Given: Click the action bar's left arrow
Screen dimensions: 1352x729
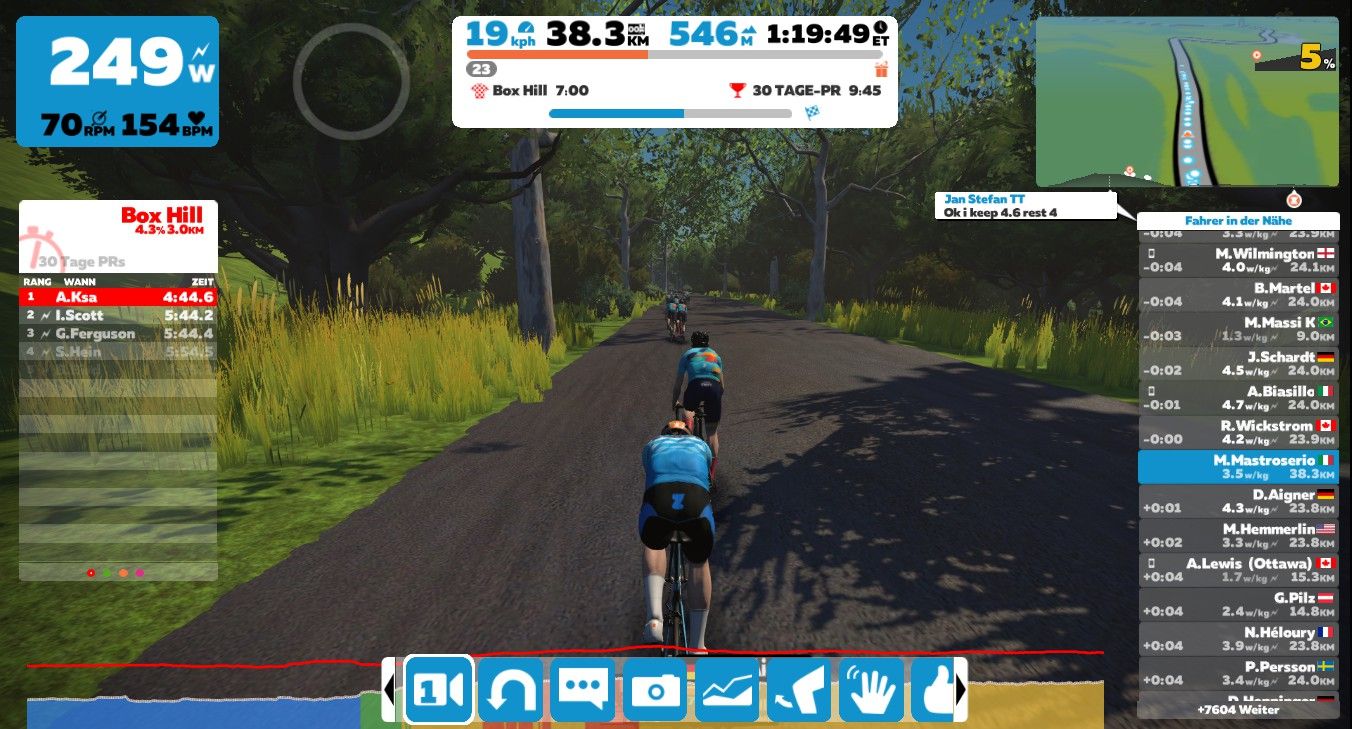Looking at the screenshot, I should 389,689.
